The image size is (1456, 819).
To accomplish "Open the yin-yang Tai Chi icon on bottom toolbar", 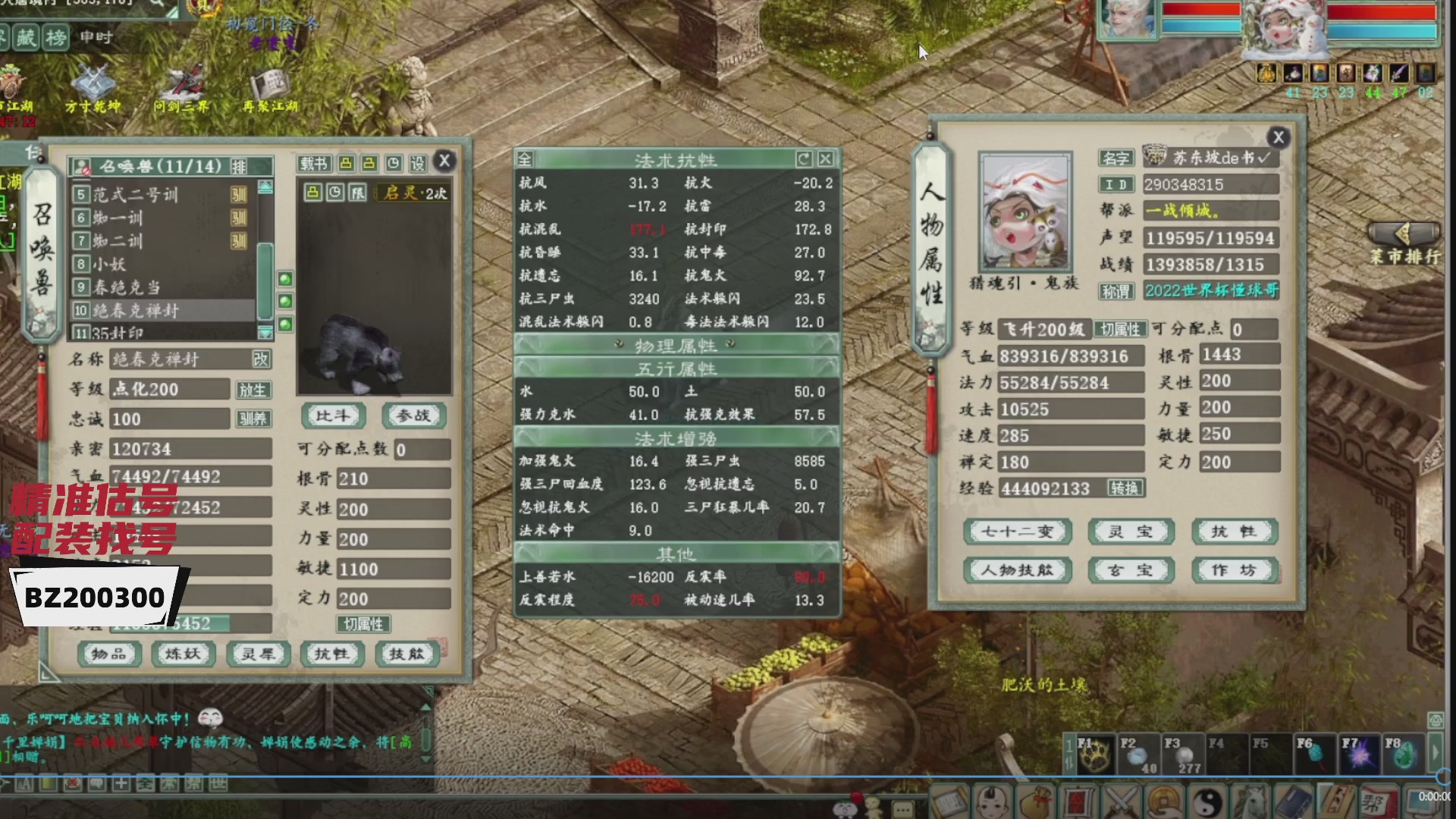I will tap(1207, 802).
